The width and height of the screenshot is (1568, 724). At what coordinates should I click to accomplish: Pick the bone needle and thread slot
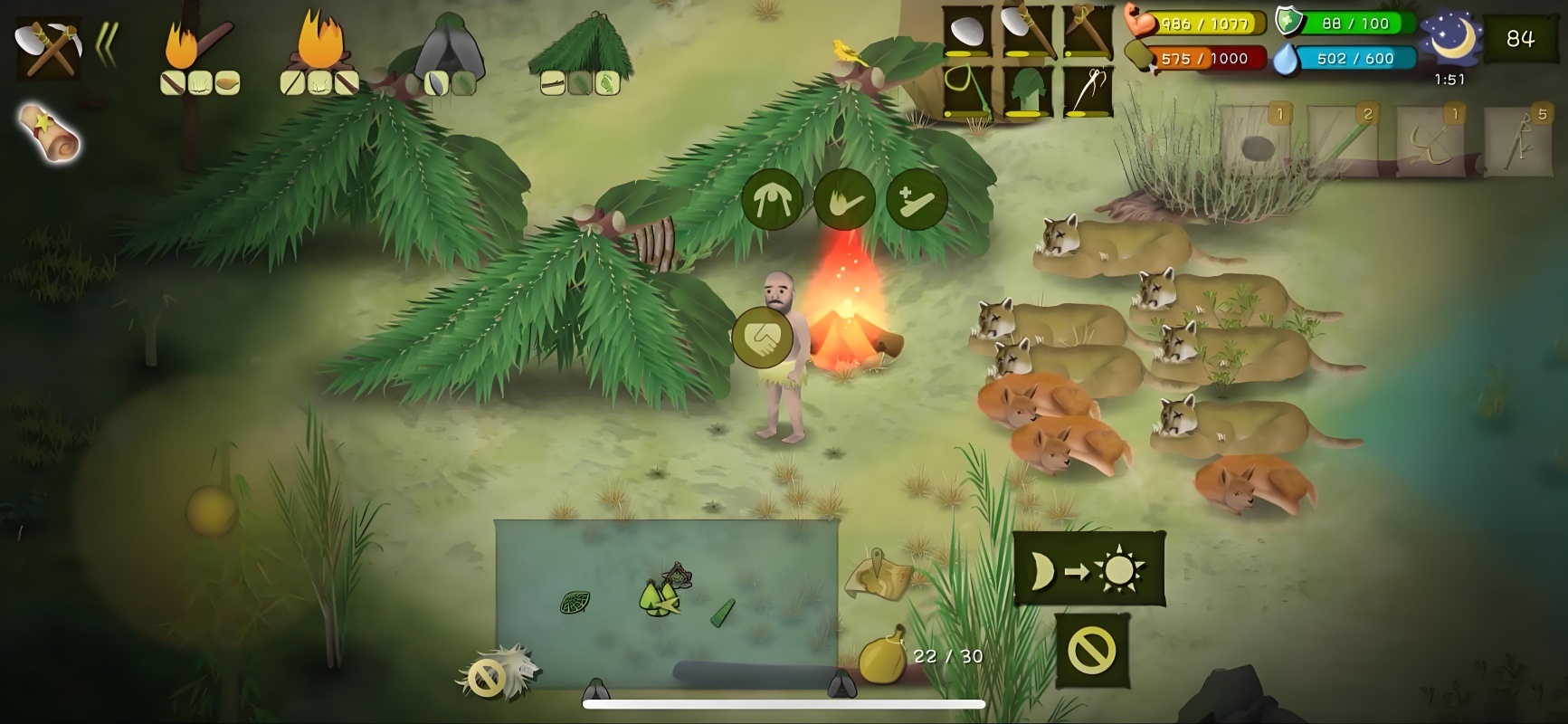(1087, 90)
